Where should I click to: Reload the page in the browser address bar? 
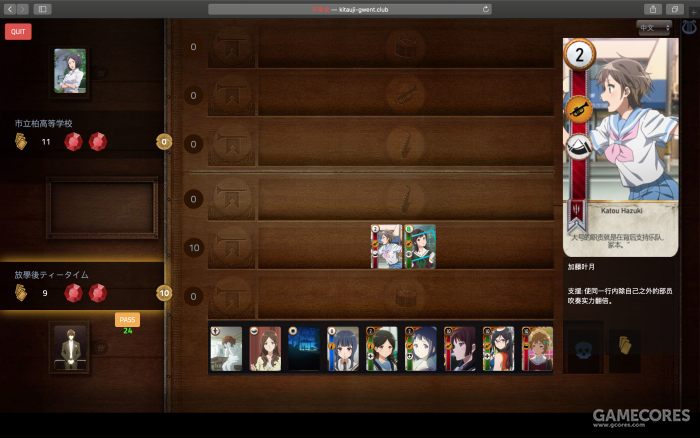tap(486, 9)
